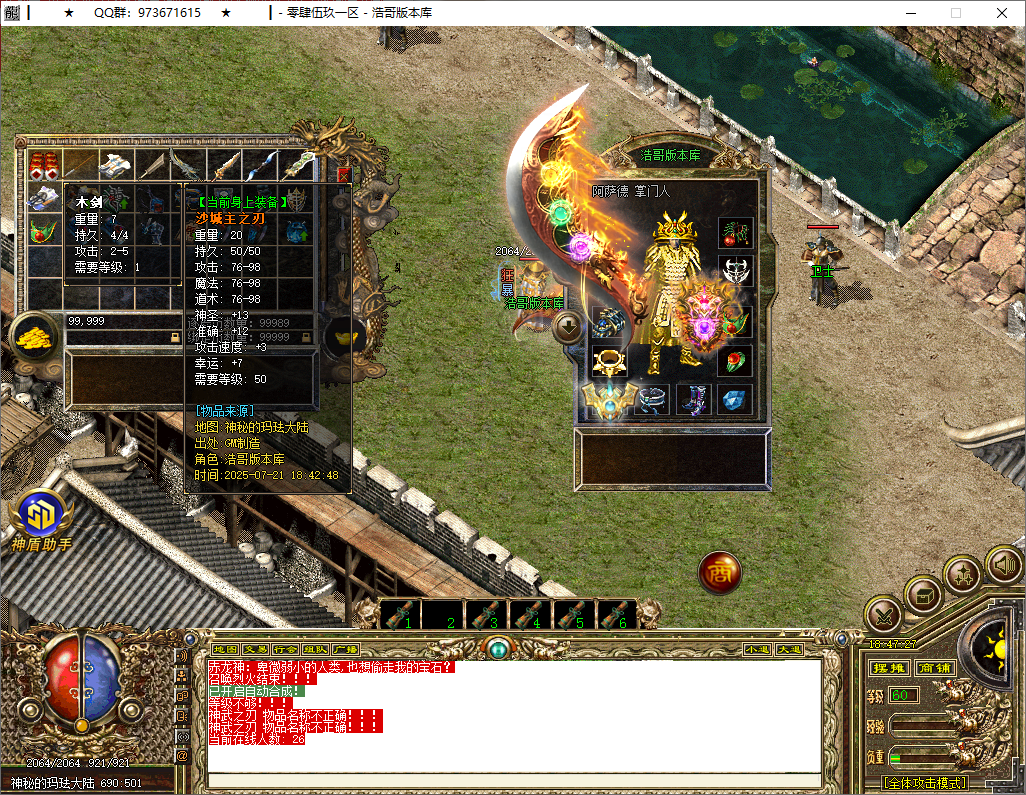Open the red 商 shop button
The image size is (1026, 795).
coord(719,572)
